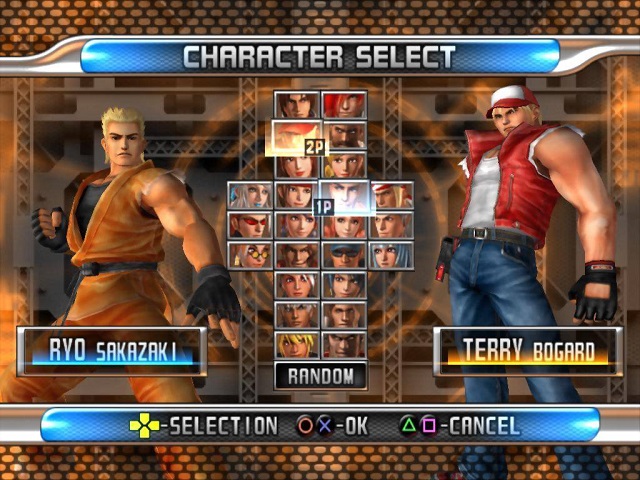640x480 pixels.
Task: Choose the spiky blonde portrait above RANDOM
Action: 297,345
